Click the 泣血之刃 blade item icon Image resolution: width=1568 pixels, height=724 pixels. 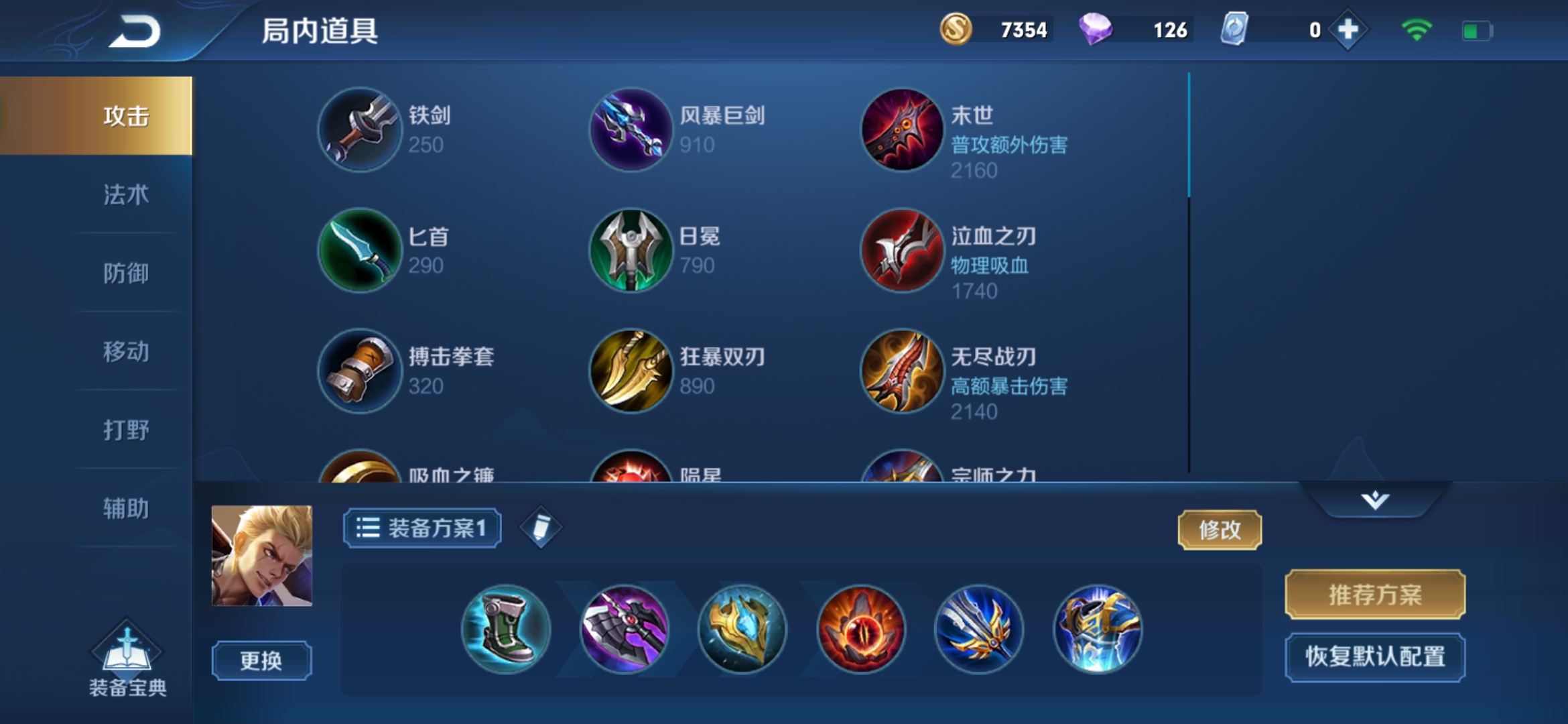coord(900,251)
